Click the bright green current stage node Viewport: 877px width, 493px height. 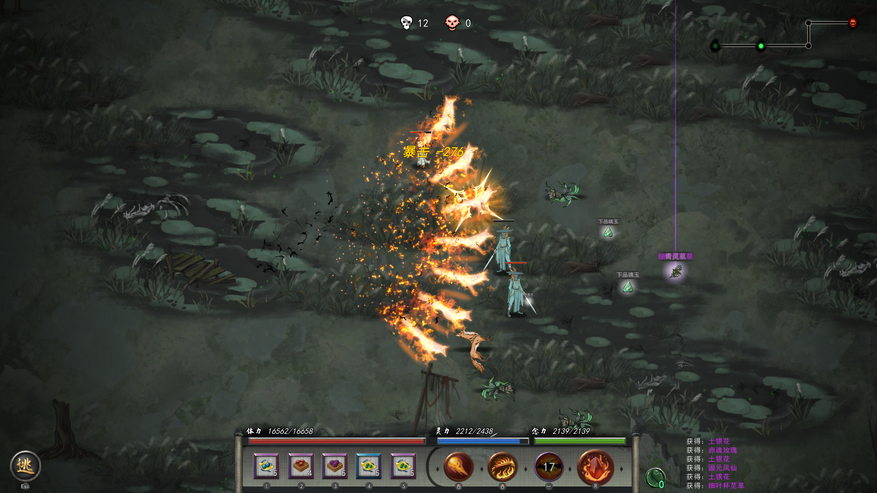(x=761, y=45)
